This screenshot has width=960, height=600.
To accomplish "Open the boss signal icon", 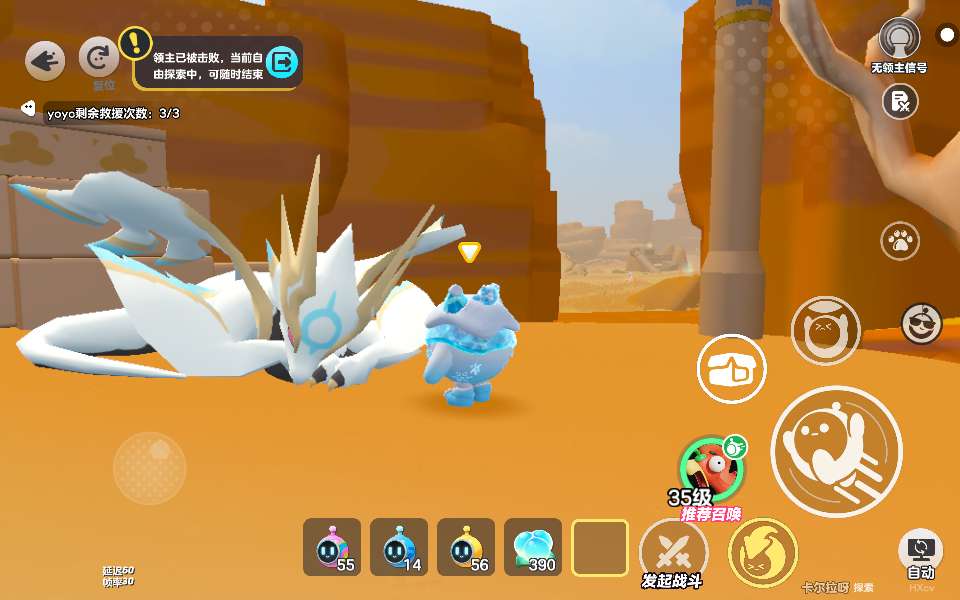I will pos(899,39).
